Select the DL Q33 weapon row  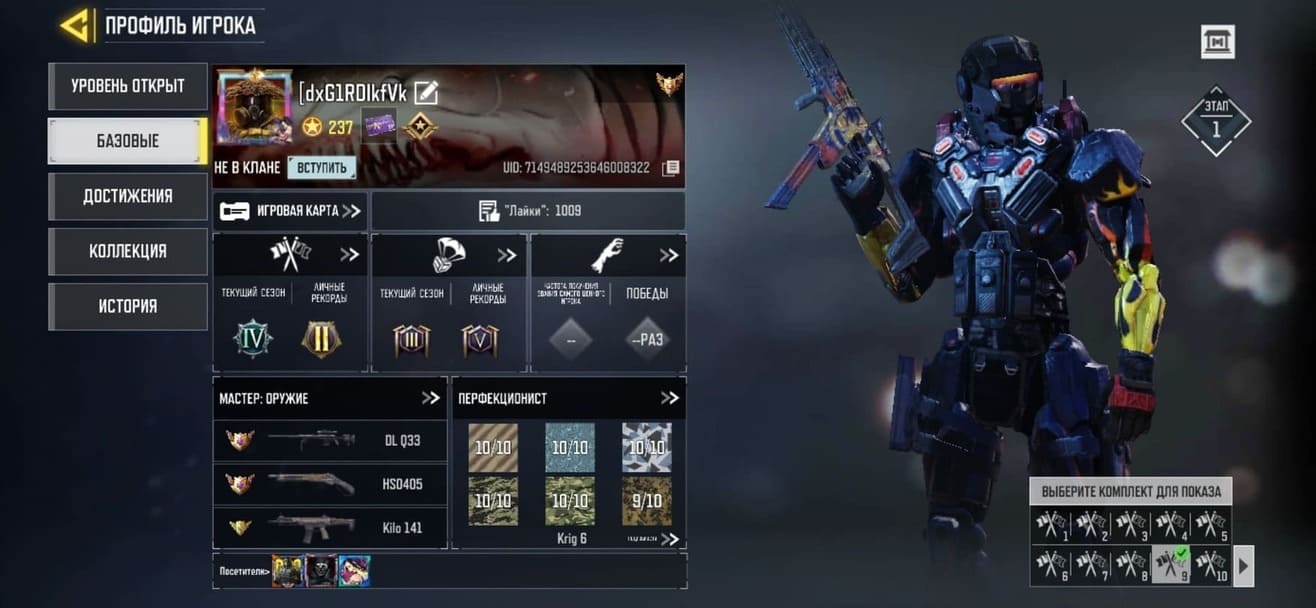point(330,440)
